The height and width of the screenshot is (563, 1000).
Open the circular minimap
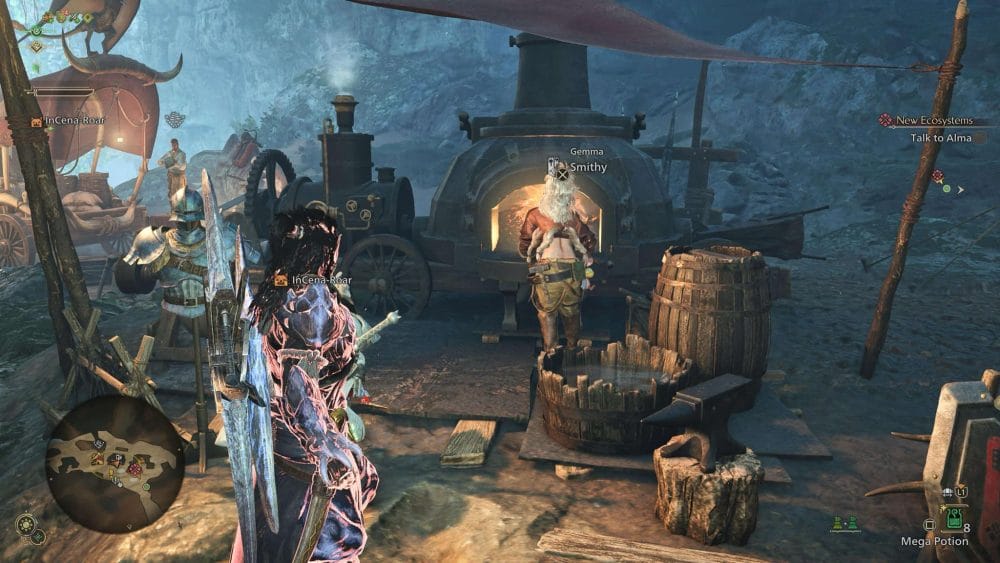point(115,463)
